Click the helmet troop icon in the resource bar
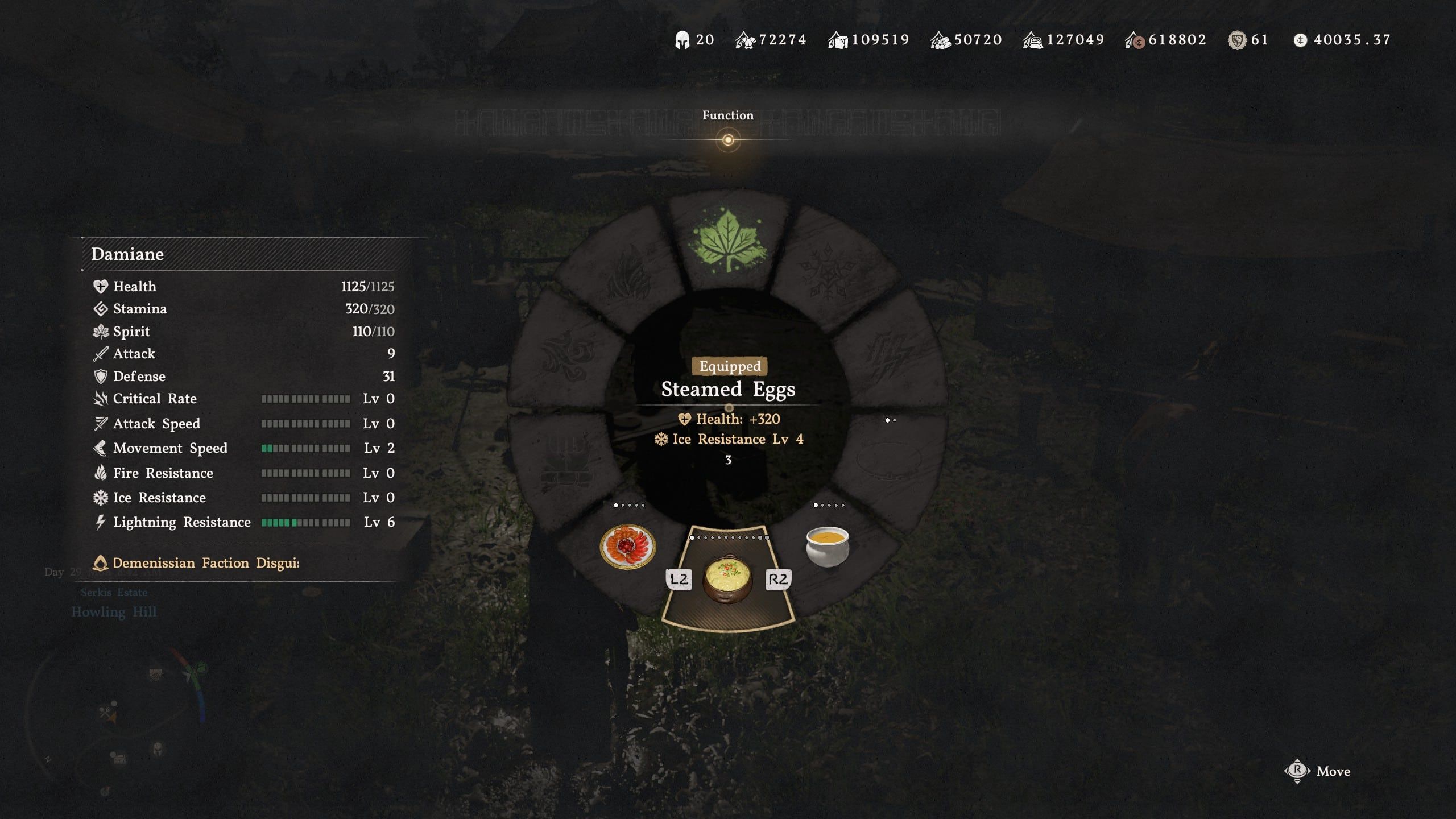Screen dimensions: 1456x819 coord(683,39)
